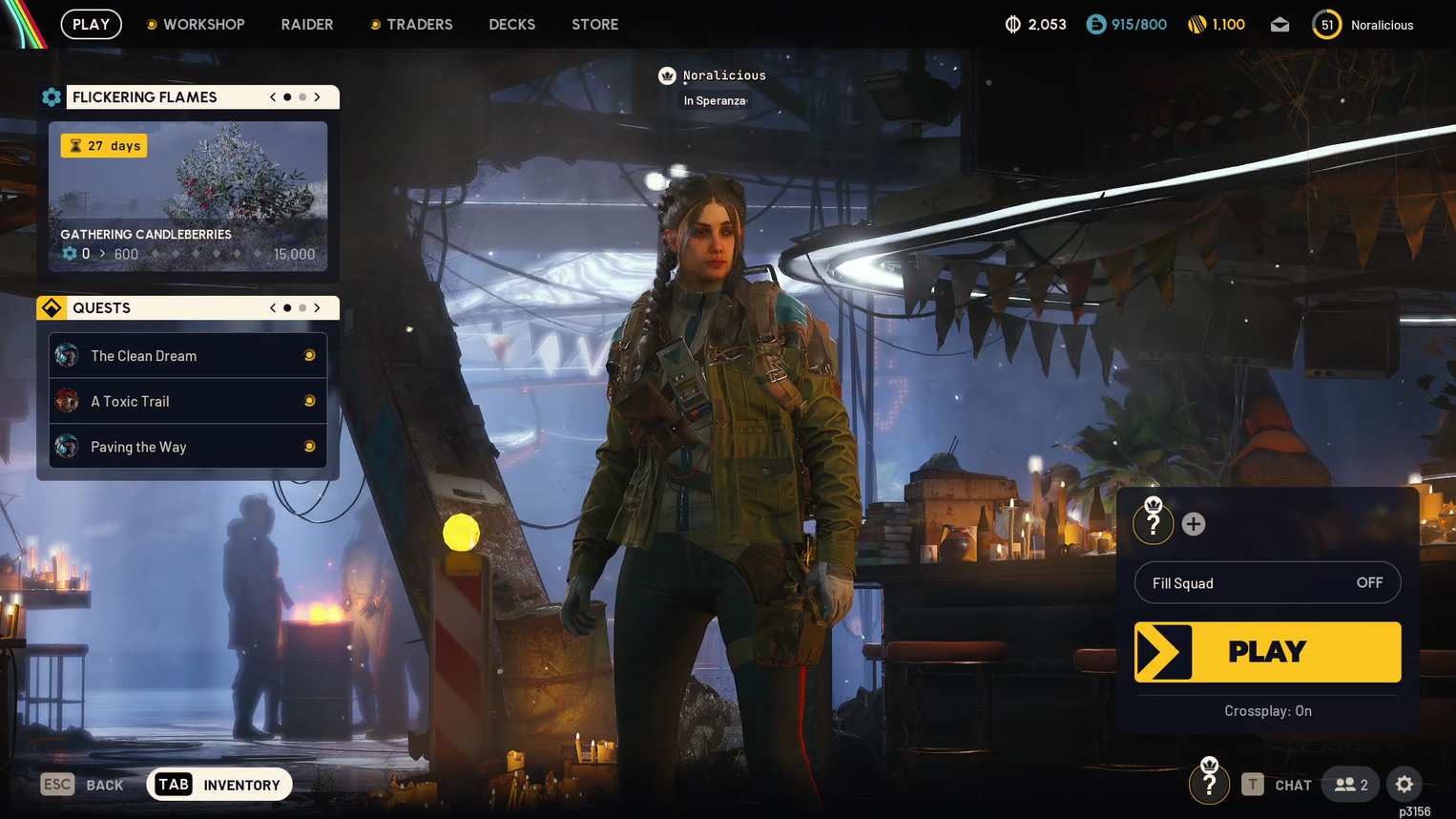Open the Gathering Candleberries event card

[188, 196]
